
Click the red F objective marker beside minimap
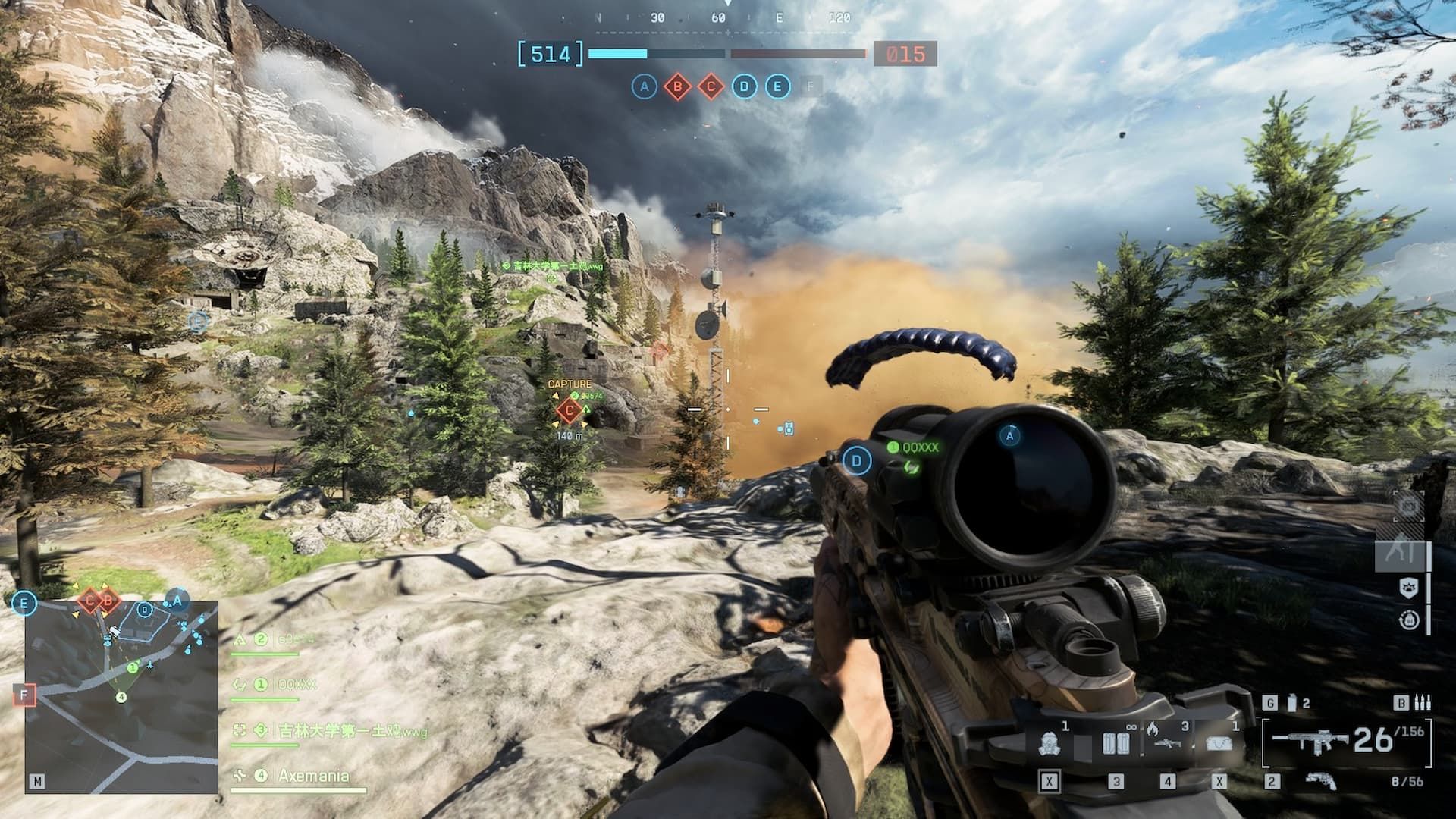24,695
